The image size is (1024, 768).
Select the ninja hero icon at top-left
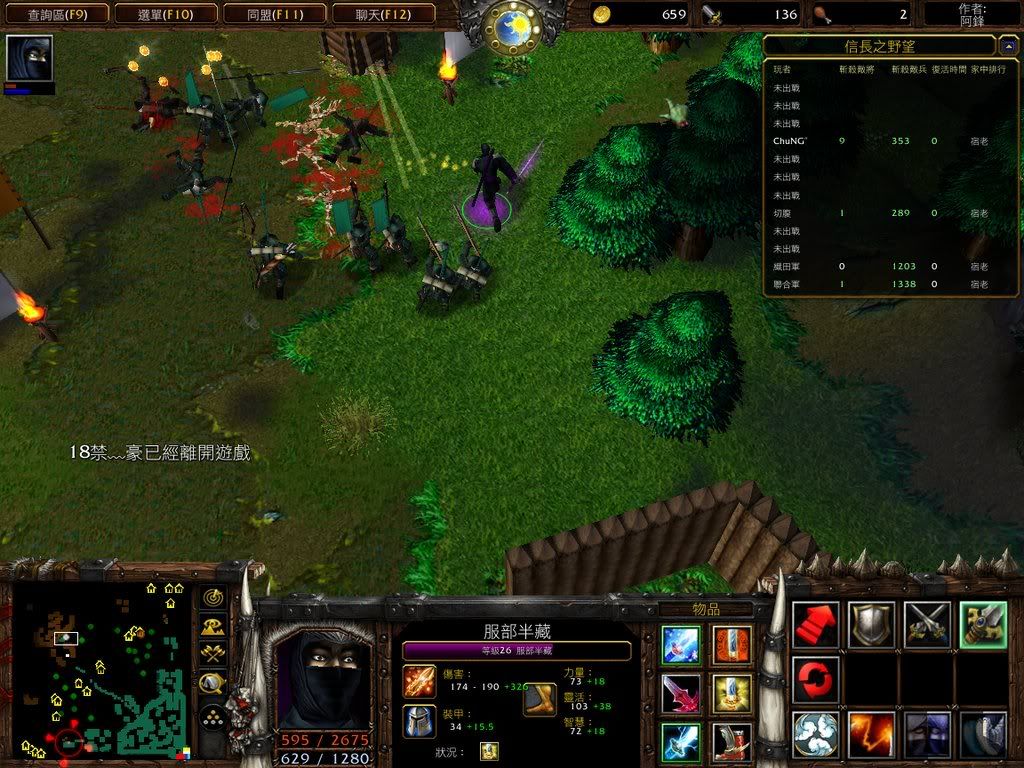[x=29, y=58]
